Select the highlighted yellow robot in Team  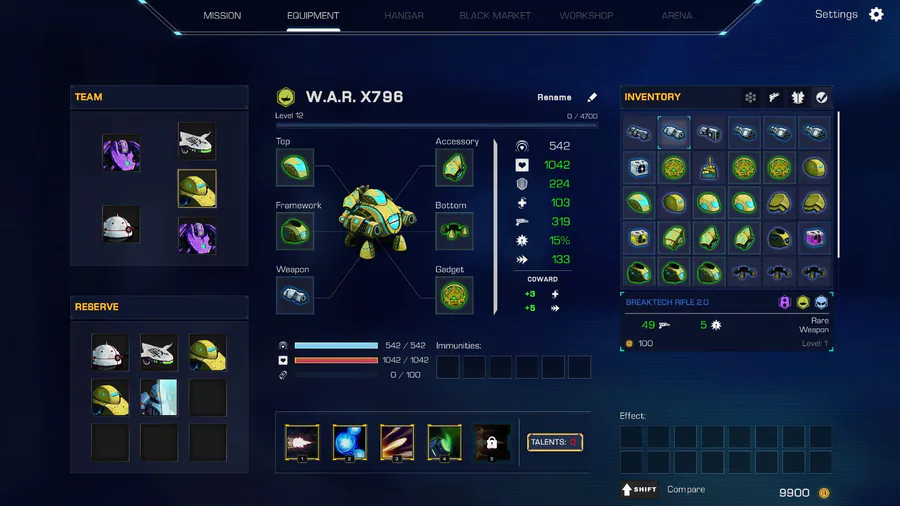[x=197, y=188]
